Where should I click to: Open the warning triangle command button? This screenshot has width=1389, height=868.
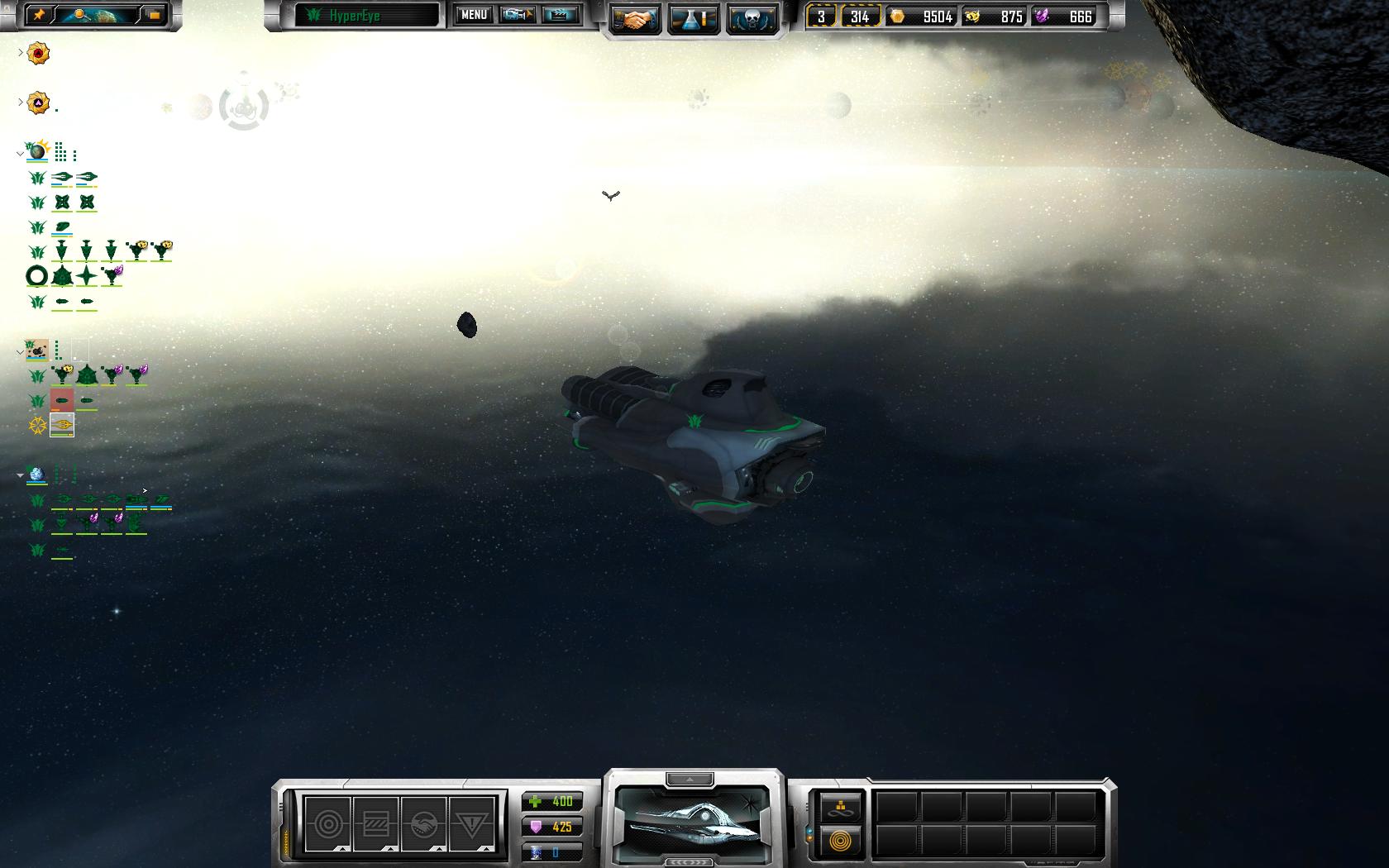coord(471,823)
